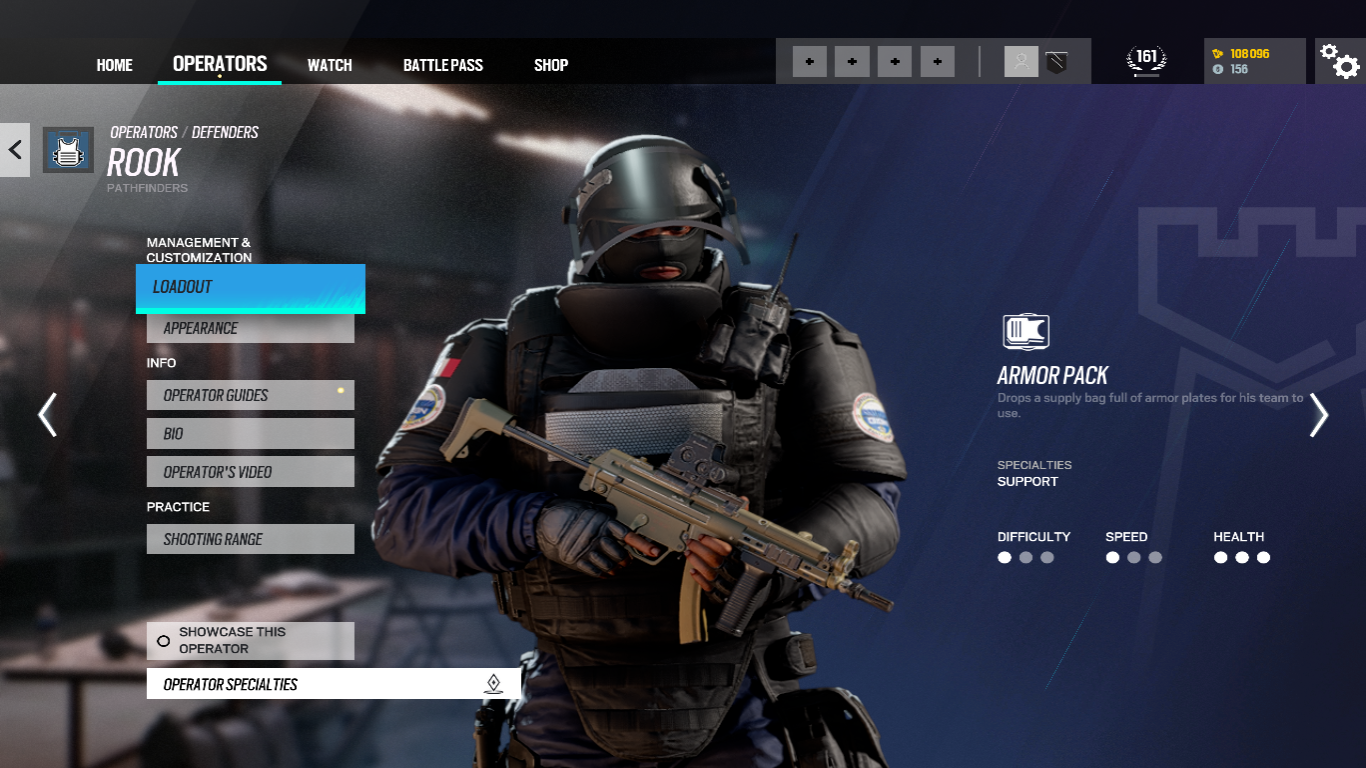Click the Rook armor vest portrait icon
Viewport: 1366px width, 768px height.
click(68, 148)
